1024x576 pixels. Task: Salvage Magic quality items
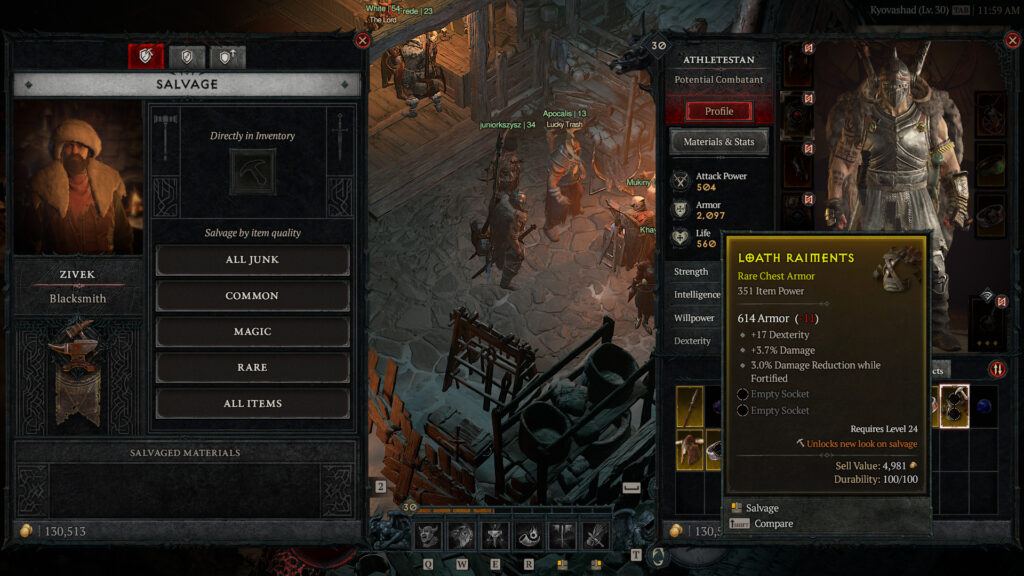(252, 332)
